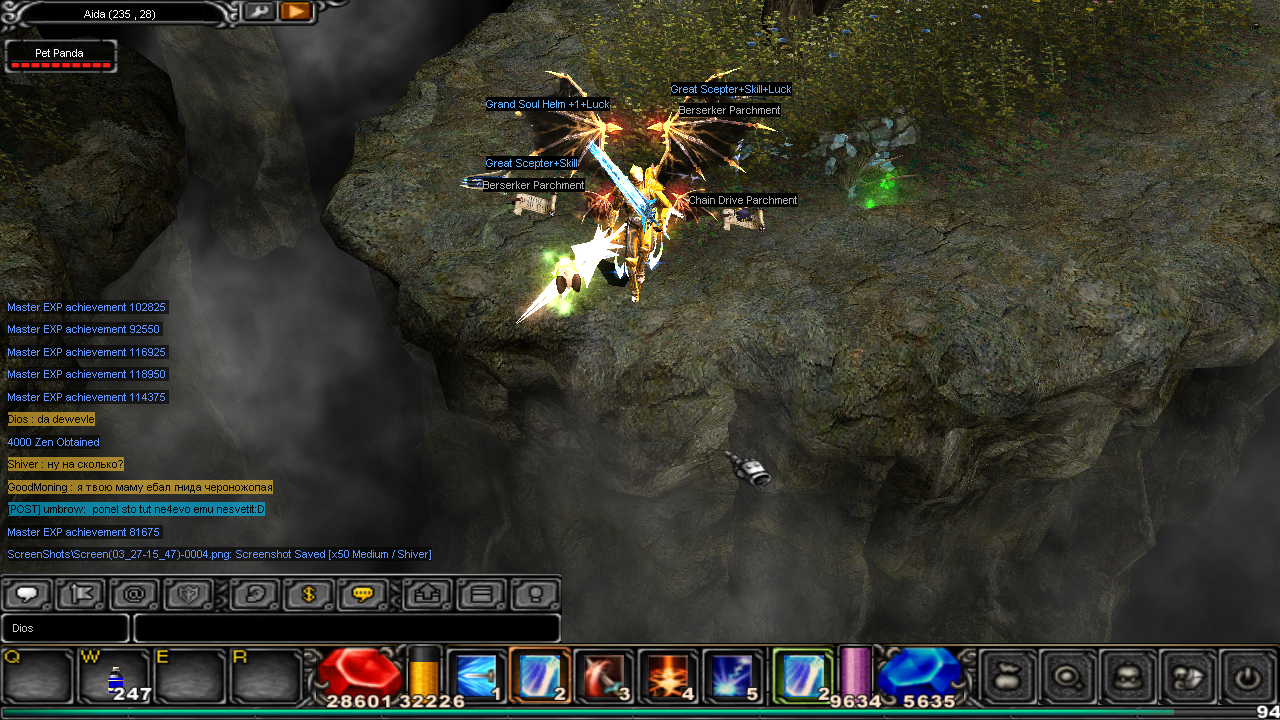Use the blue potion in slot W

click(x=115, y=678)
